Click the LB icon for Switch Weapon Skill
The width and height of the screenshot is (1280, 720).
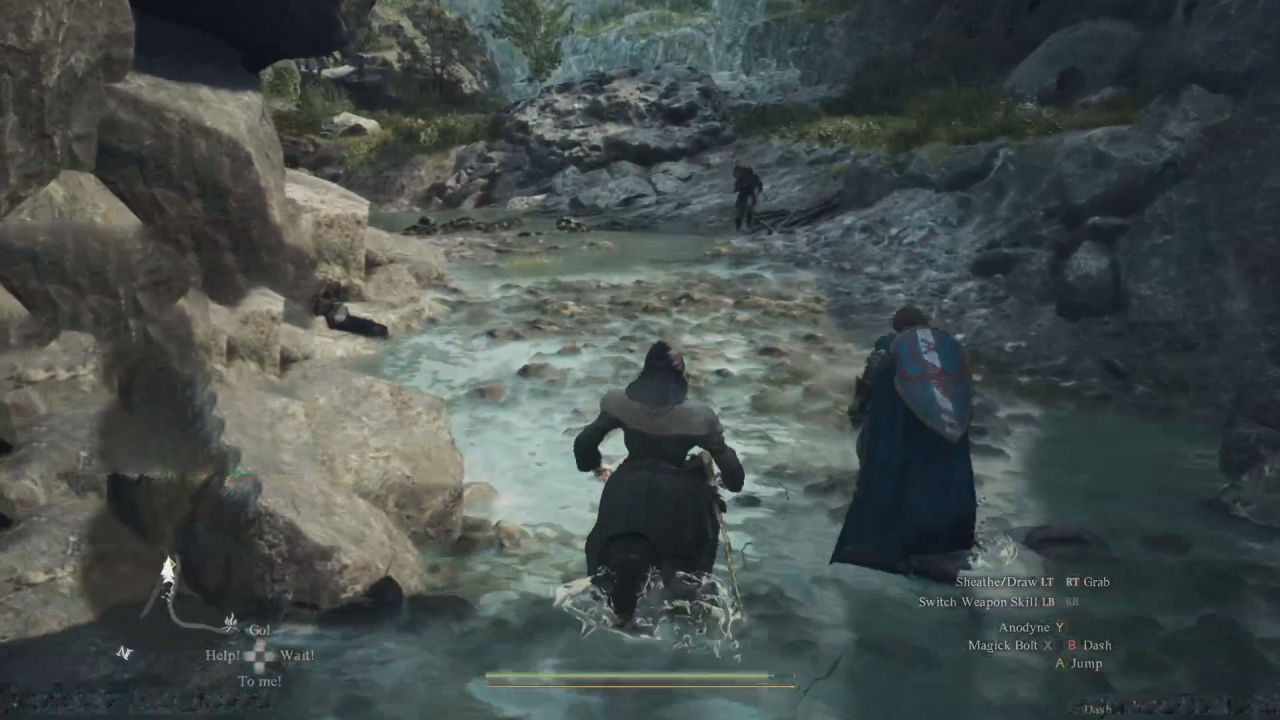(1048, 602)
